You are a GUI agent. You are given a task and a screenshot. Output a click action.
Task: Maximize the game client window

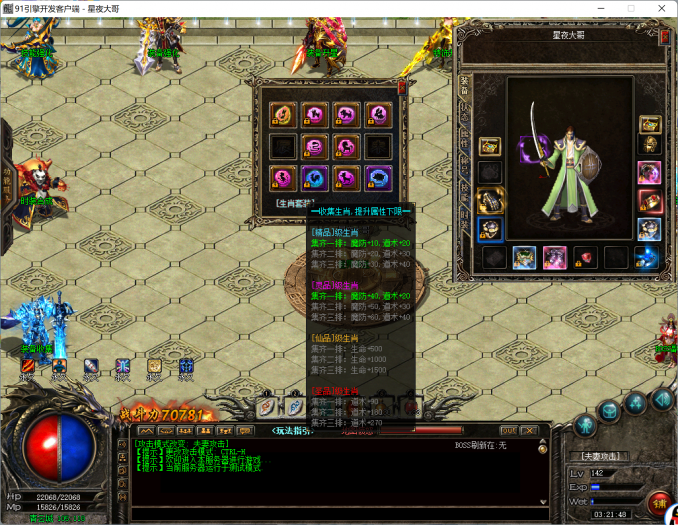click(631, 8)
